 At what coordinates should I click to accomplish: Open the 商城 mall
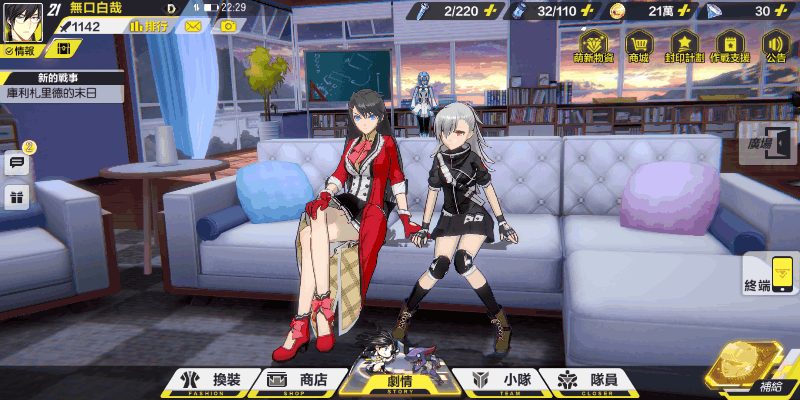[x=638, y=47]
